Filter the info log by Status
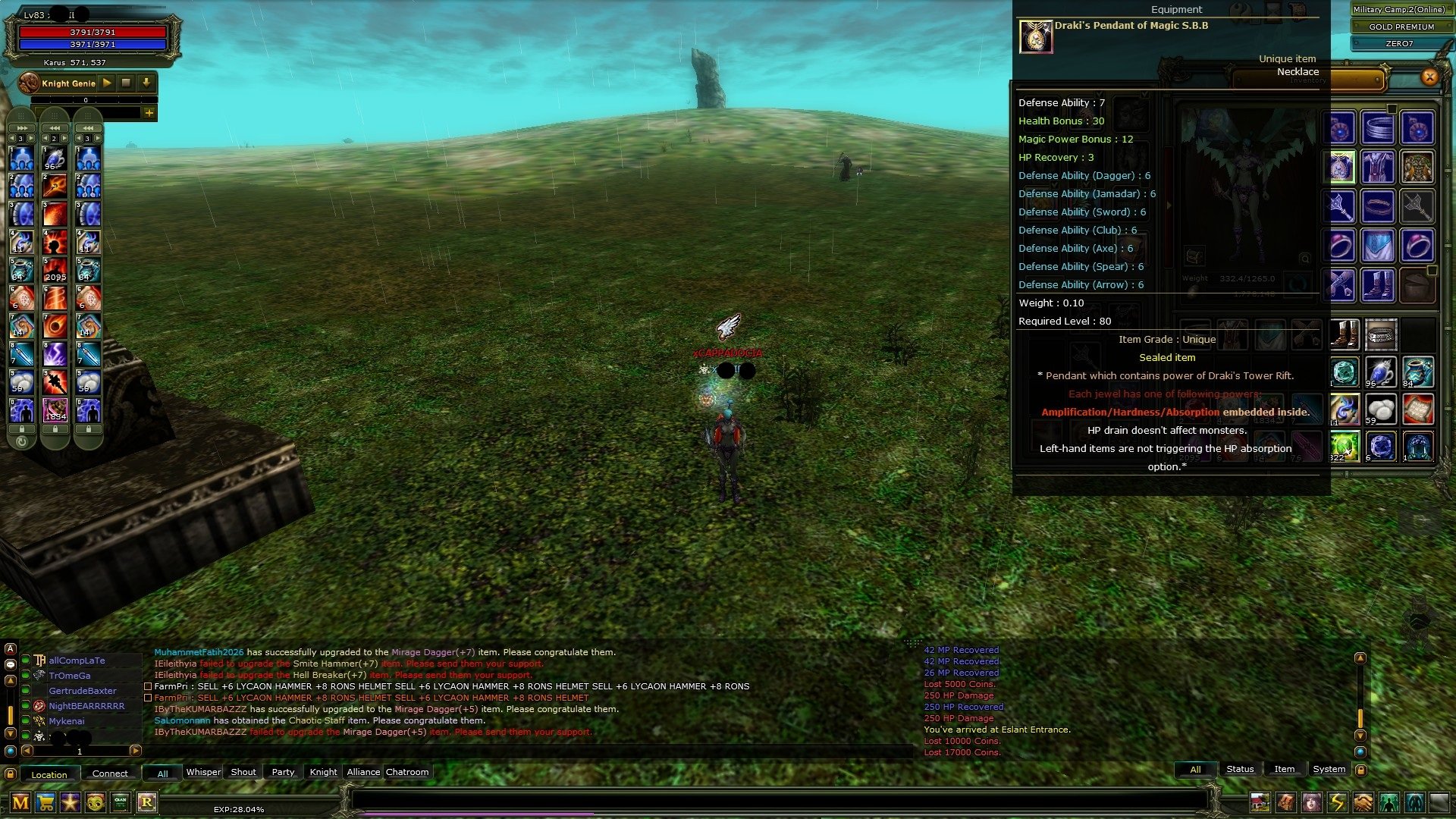The width and height of the screenshot is (1456, 819). pos(1240,769)
